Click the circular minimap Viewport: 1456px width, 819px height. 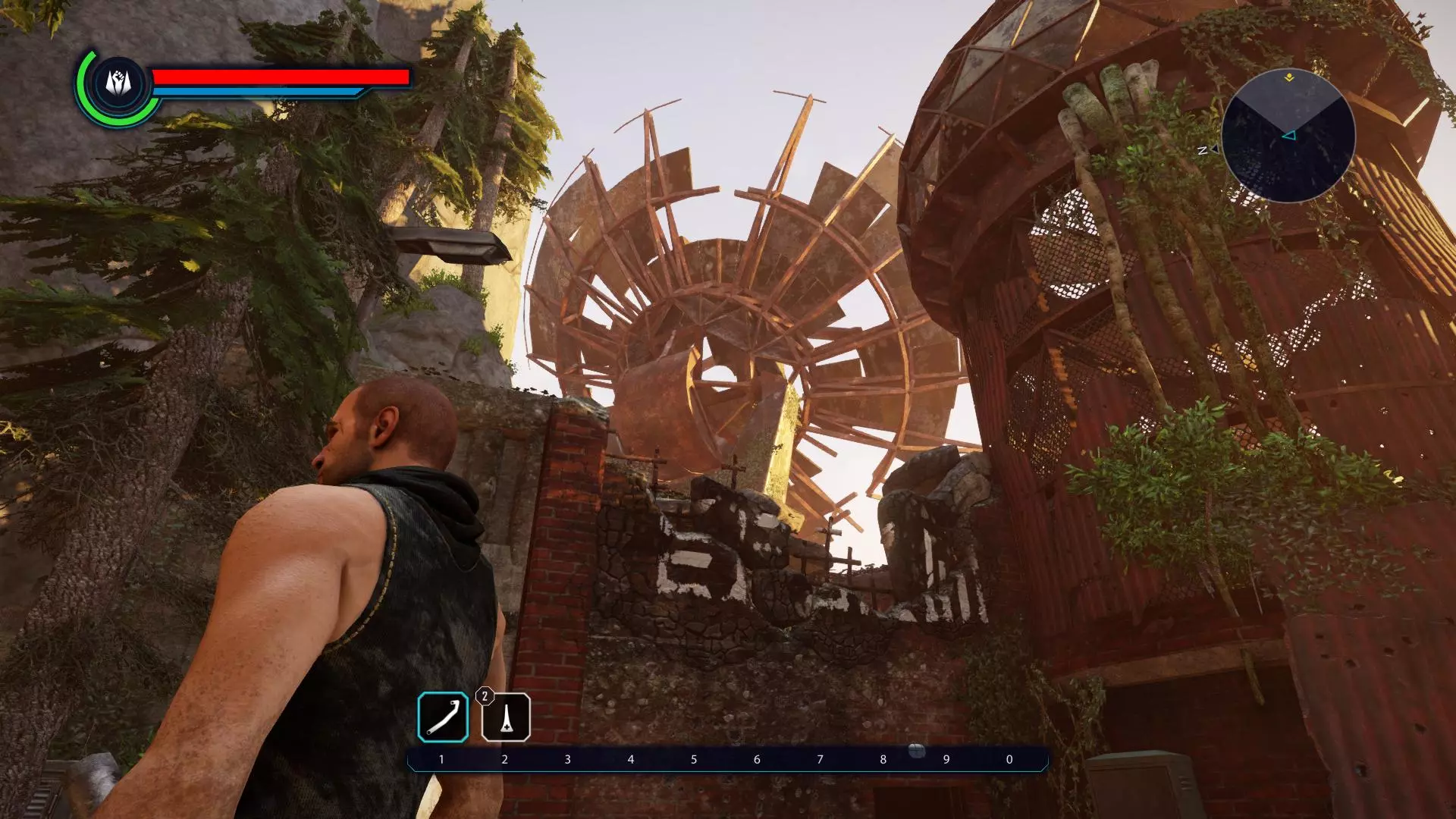click(1288, 136)
